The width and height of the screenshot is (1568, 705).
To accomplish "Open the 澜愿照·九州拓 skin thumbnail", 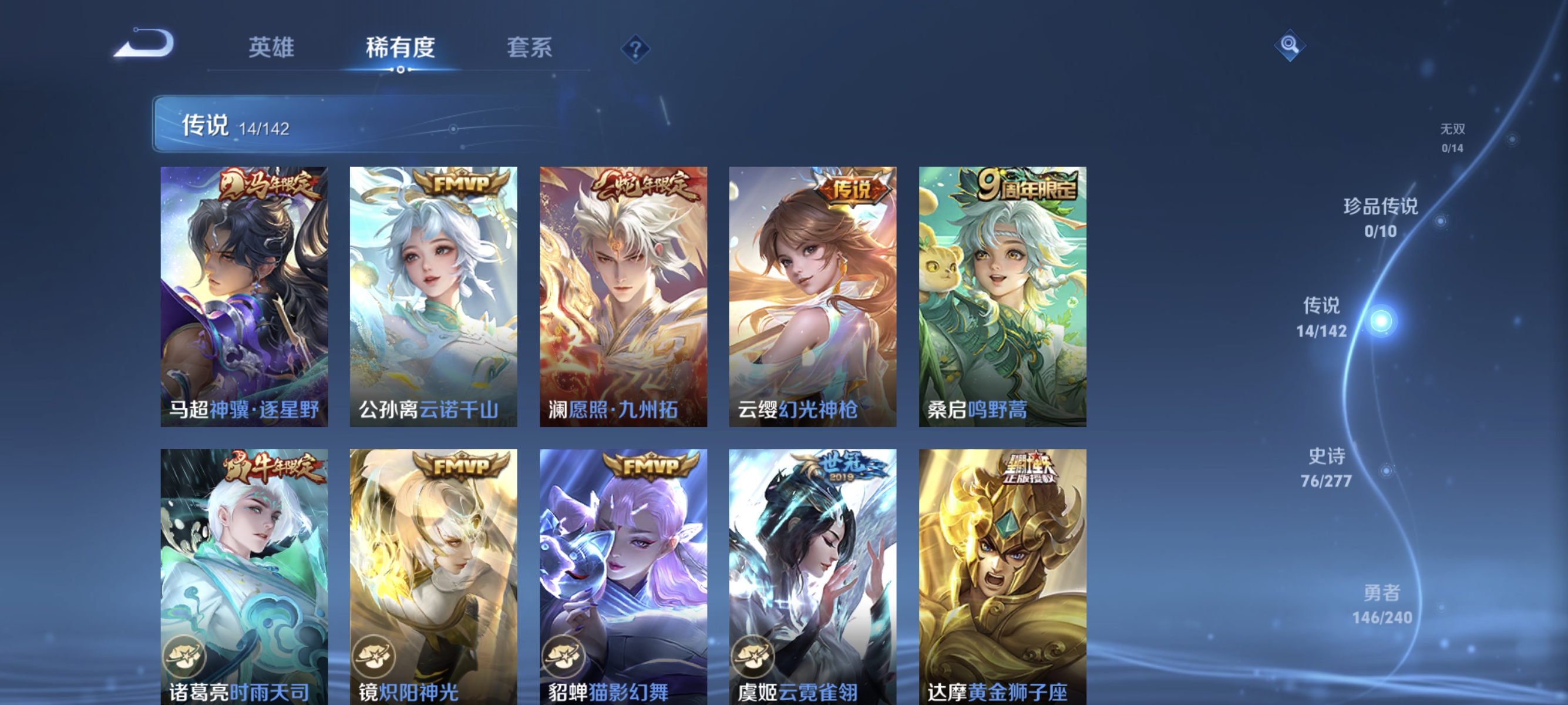I will pos(623,298).
